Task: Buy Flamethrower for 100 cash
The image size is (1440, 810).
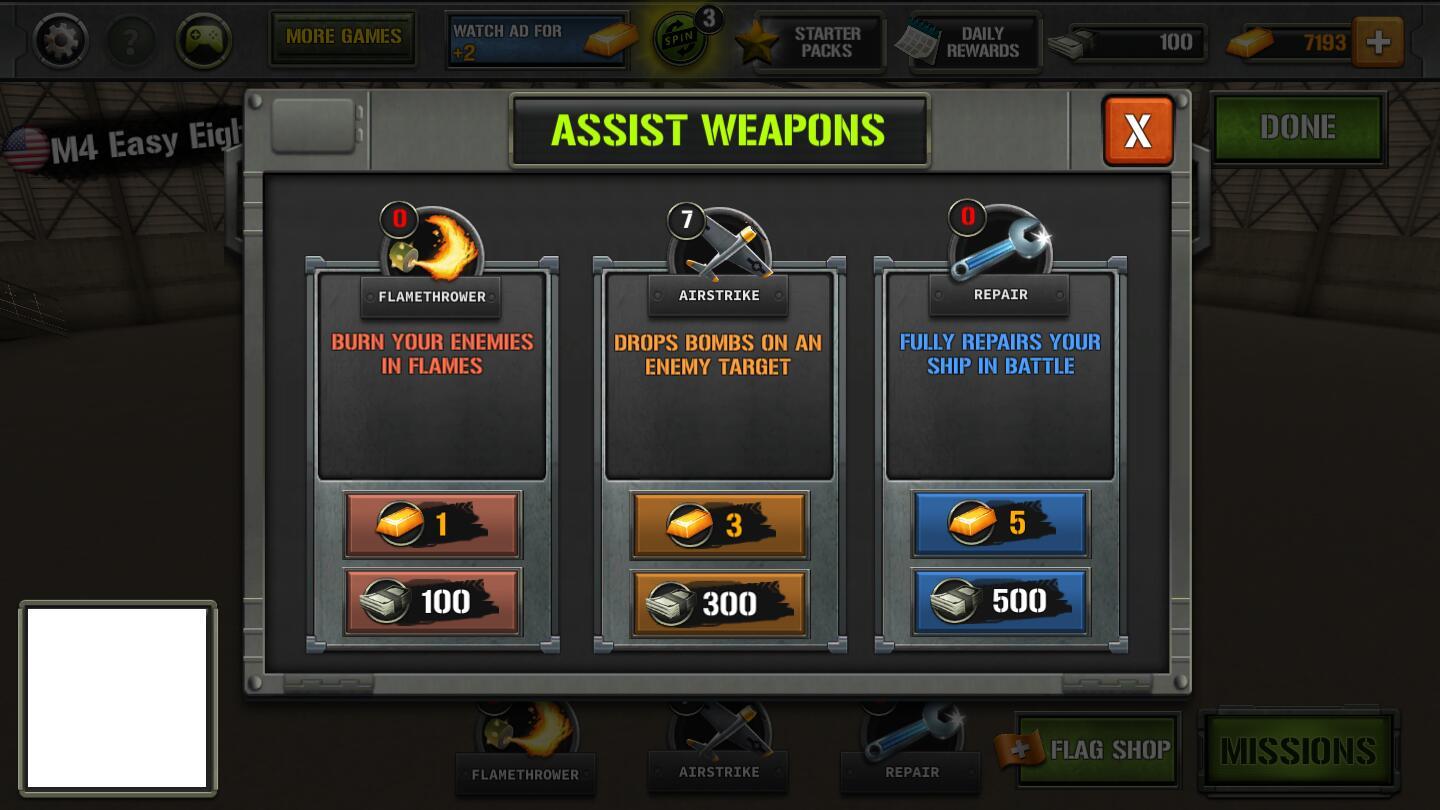Action: 432,602
